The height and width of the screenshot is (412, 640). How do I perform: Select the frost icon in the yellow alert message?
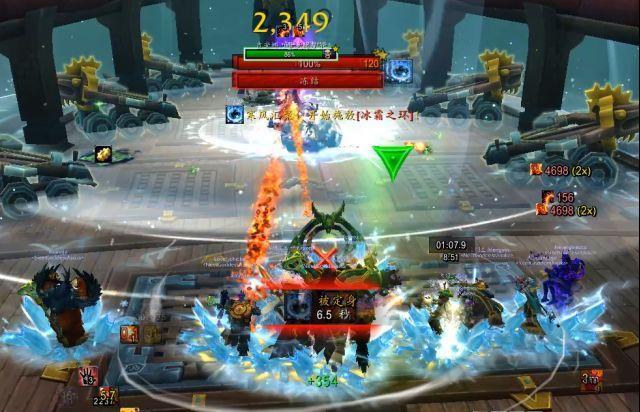tap(233, 115)
